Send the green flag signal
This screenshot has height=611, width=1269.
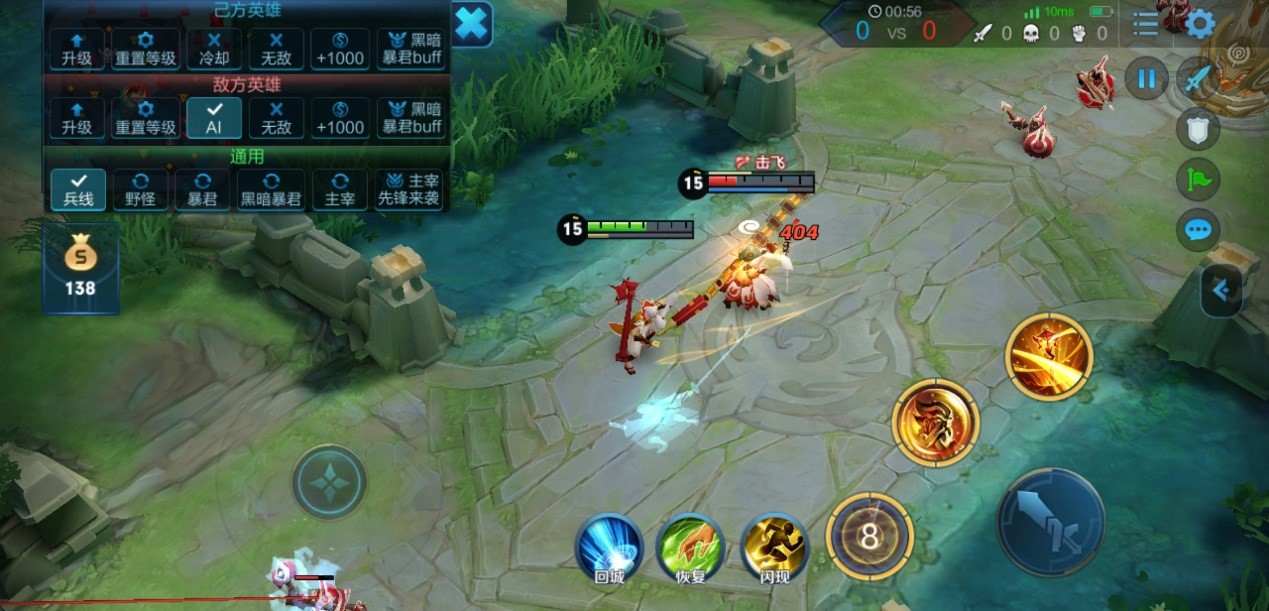[x=1197, y=179]
